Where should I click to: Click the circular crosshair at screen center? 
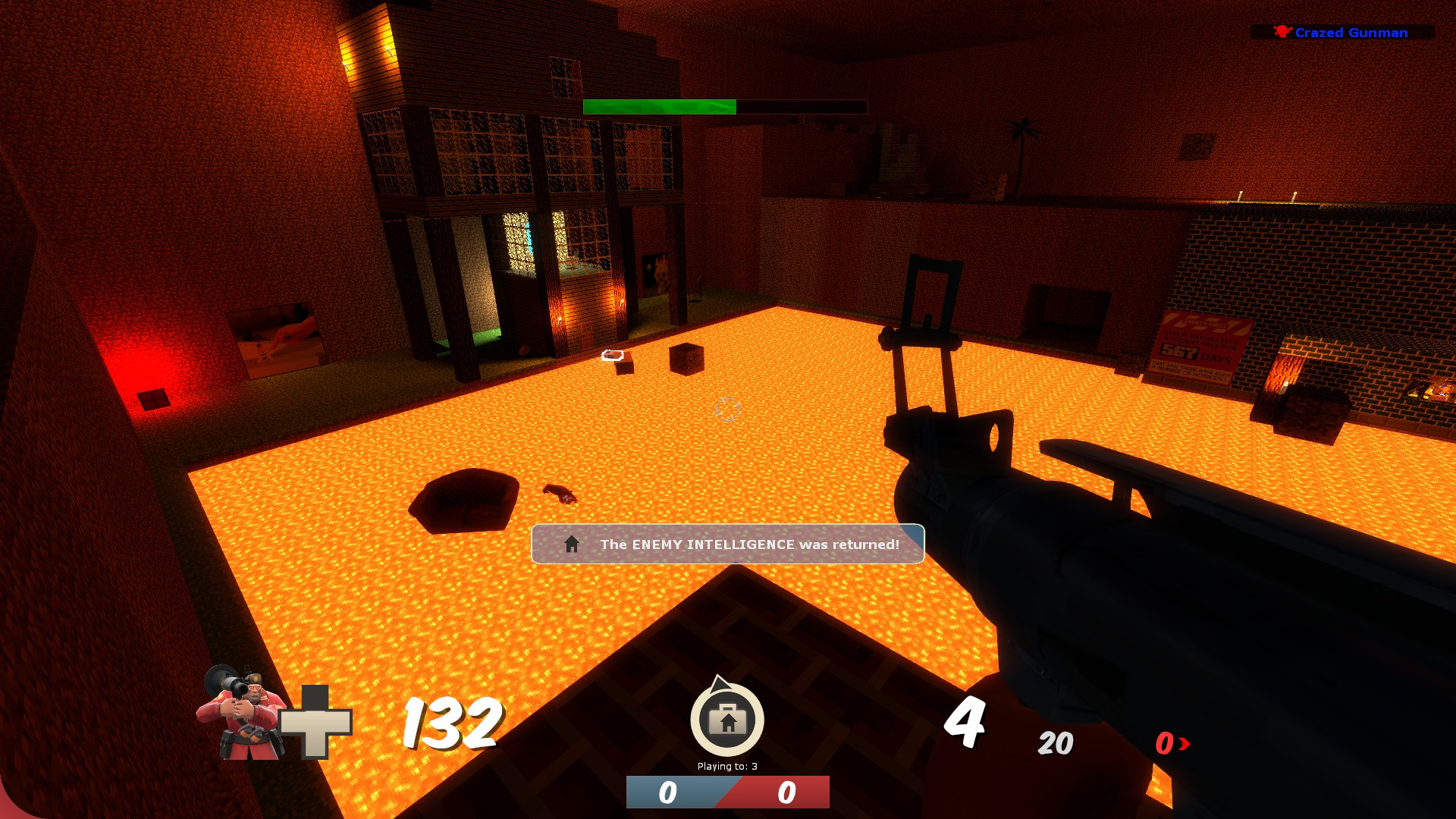click(726, 409)
